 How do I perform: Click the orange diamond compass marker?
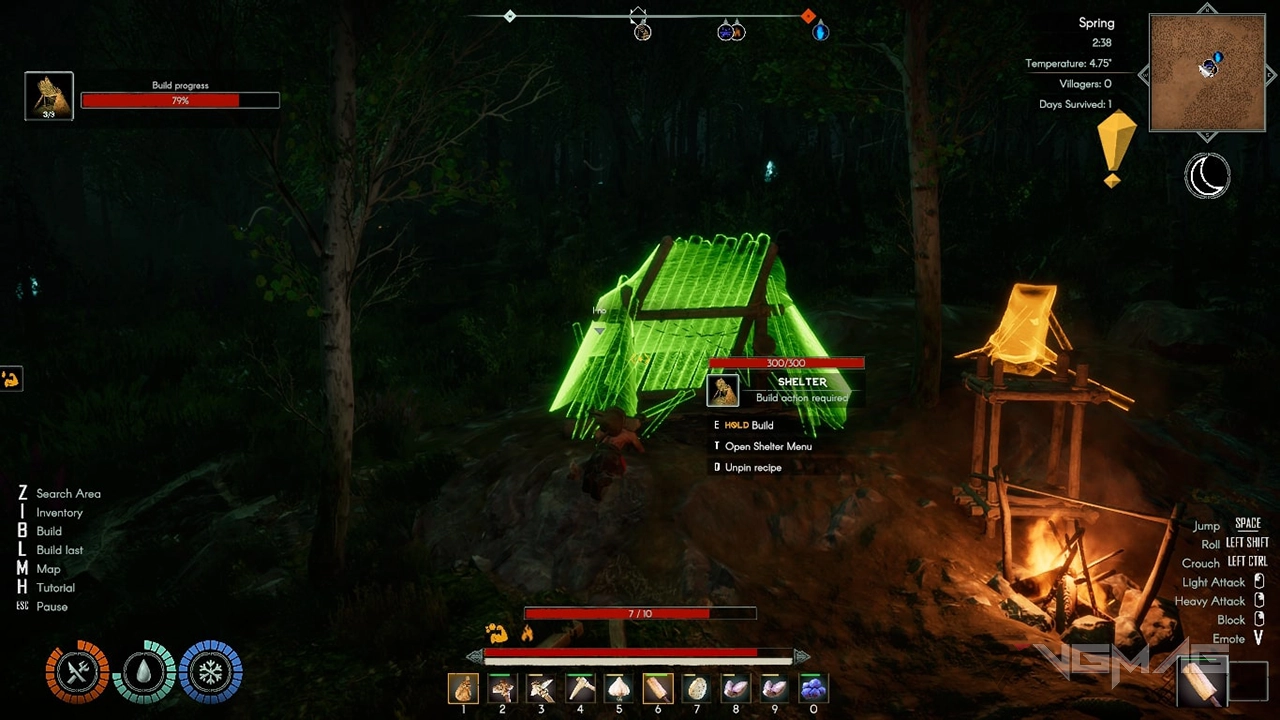pyautogui.click(x=808, y=16)
